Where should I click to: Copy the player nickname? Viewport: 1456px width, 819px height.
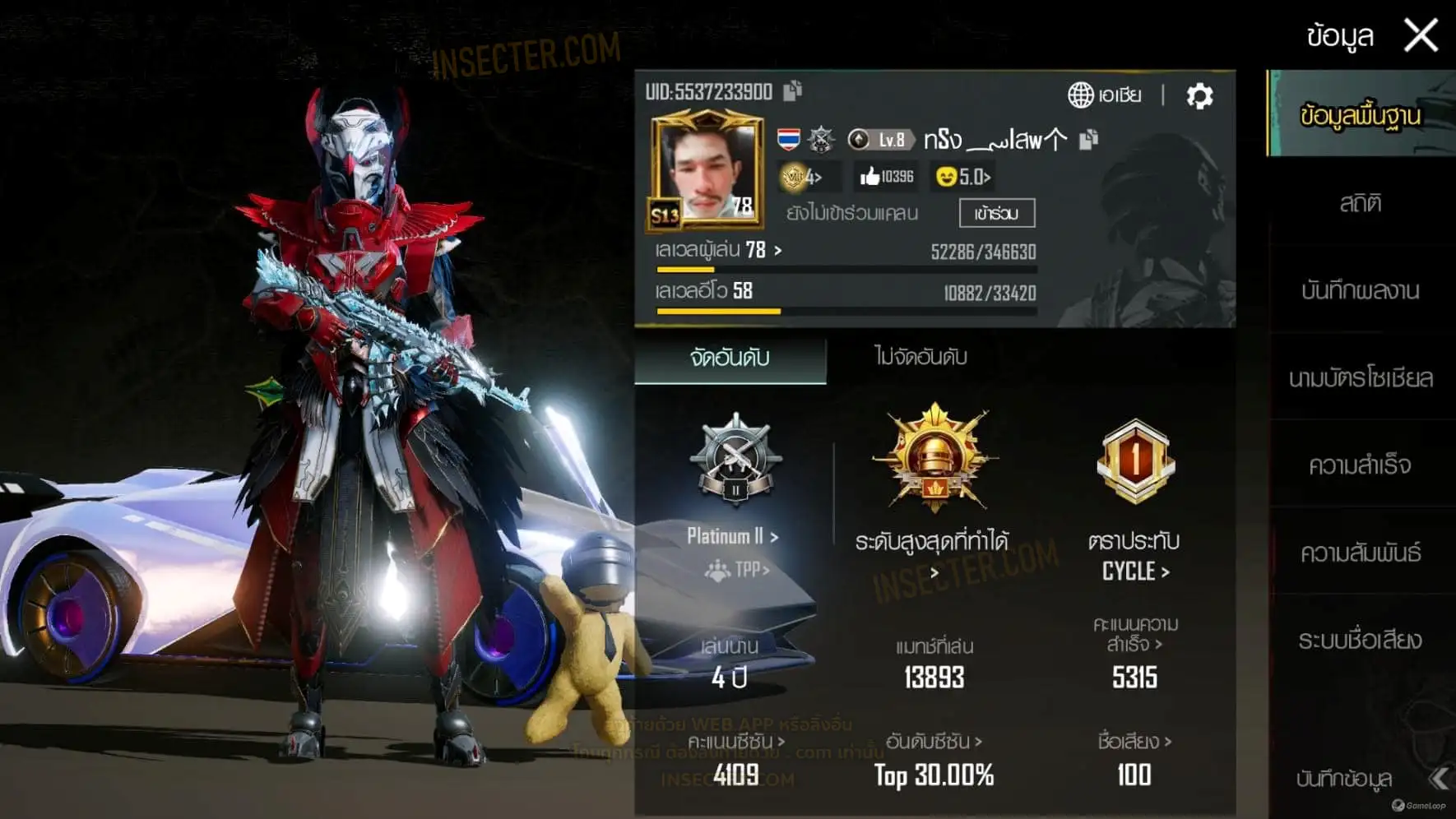(1088, 140)
